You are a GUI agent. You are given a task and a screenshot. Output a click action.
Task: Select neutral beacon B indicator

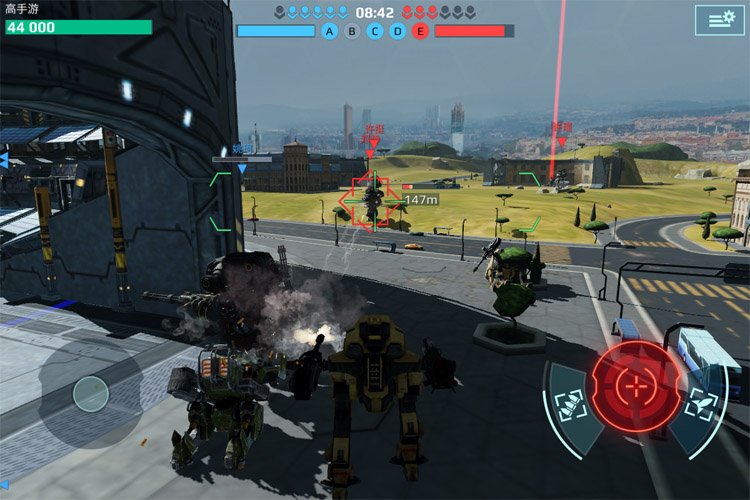352,31
